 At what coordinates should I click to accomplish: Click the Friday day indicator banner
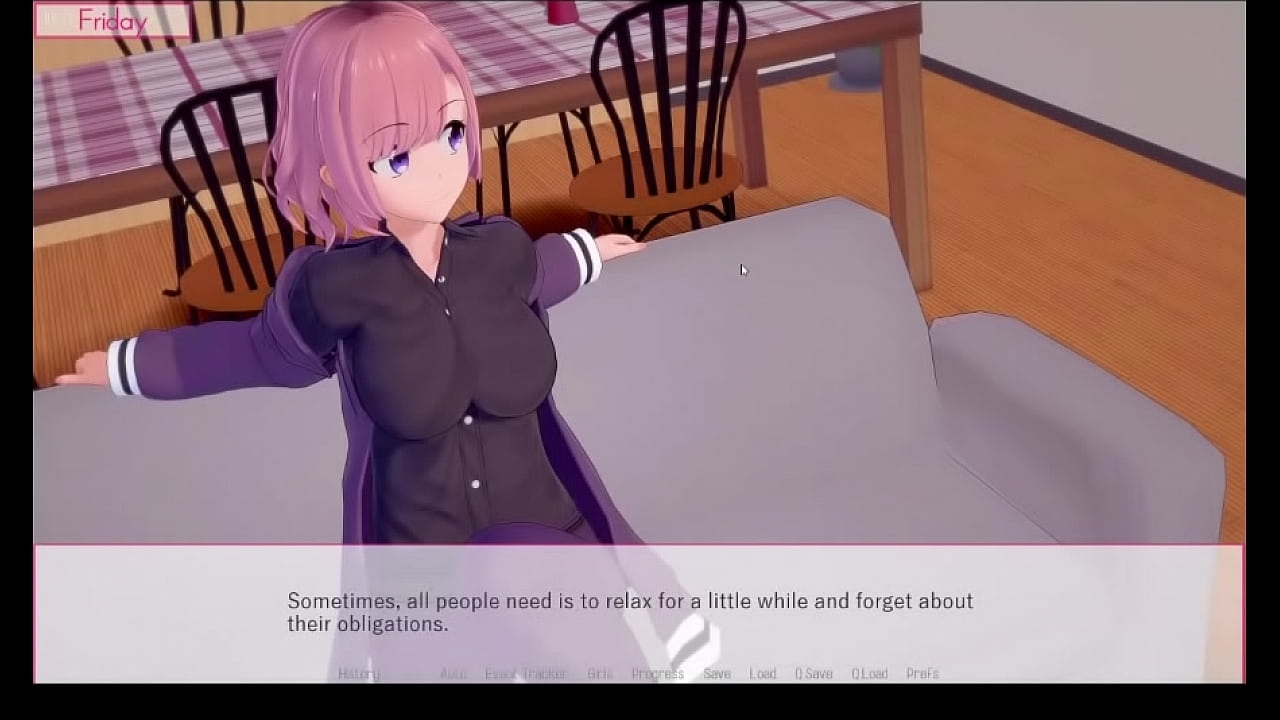coord(113,20)
